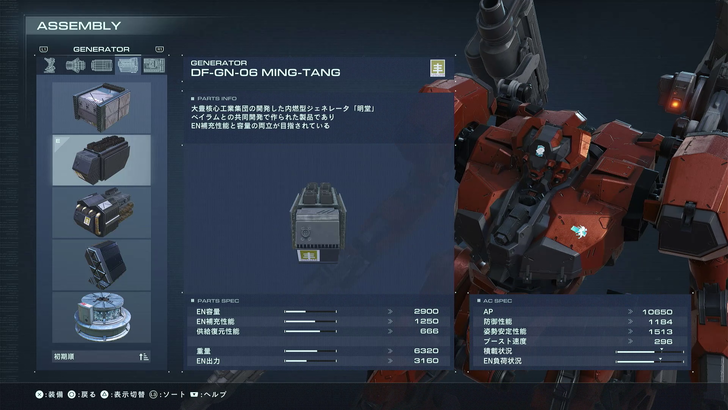Open the booster parts tab
Viewport: 728px width, 410px height.
[x=77, y=65]
